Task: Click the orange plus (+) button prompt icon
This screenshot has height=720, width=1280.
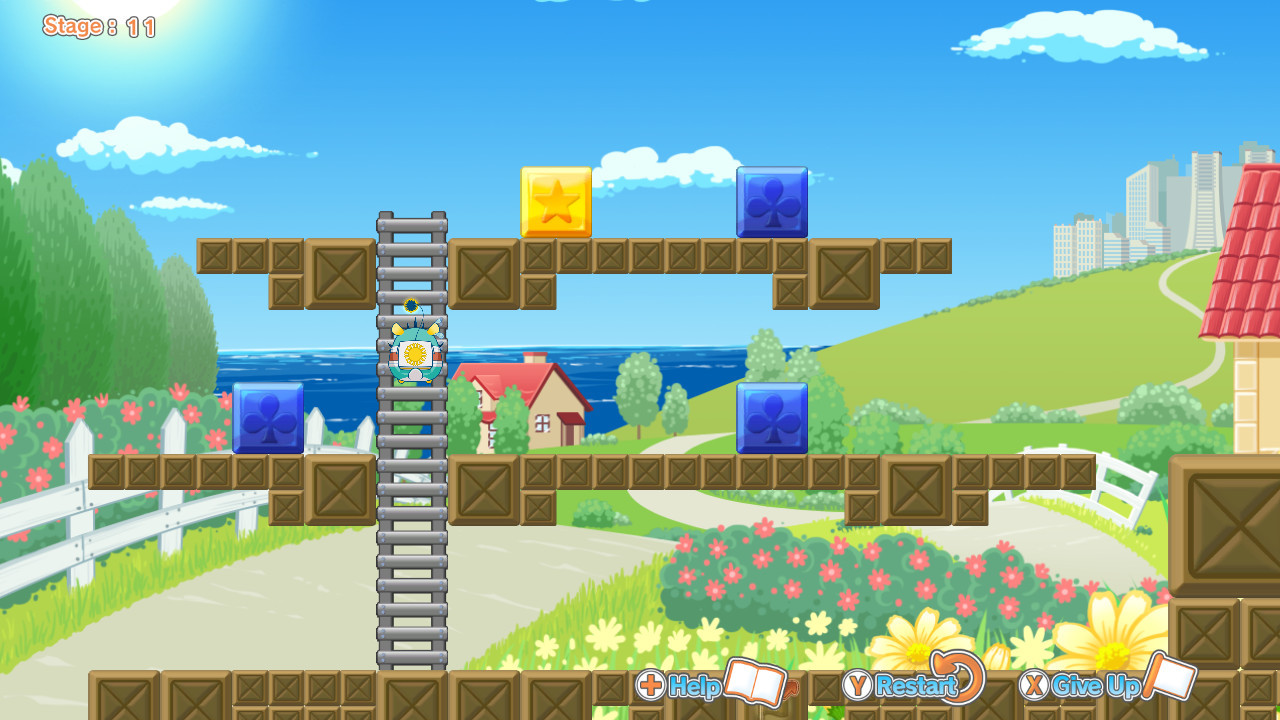Action: coord(651,686)
